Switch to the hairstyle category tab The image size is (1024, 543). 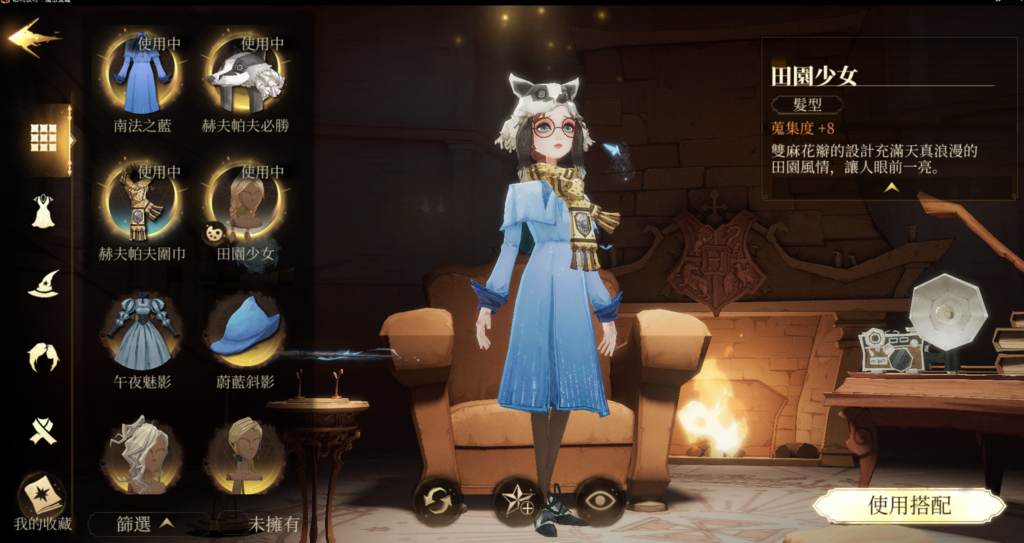pyautogui.click(x=43, y=357)
